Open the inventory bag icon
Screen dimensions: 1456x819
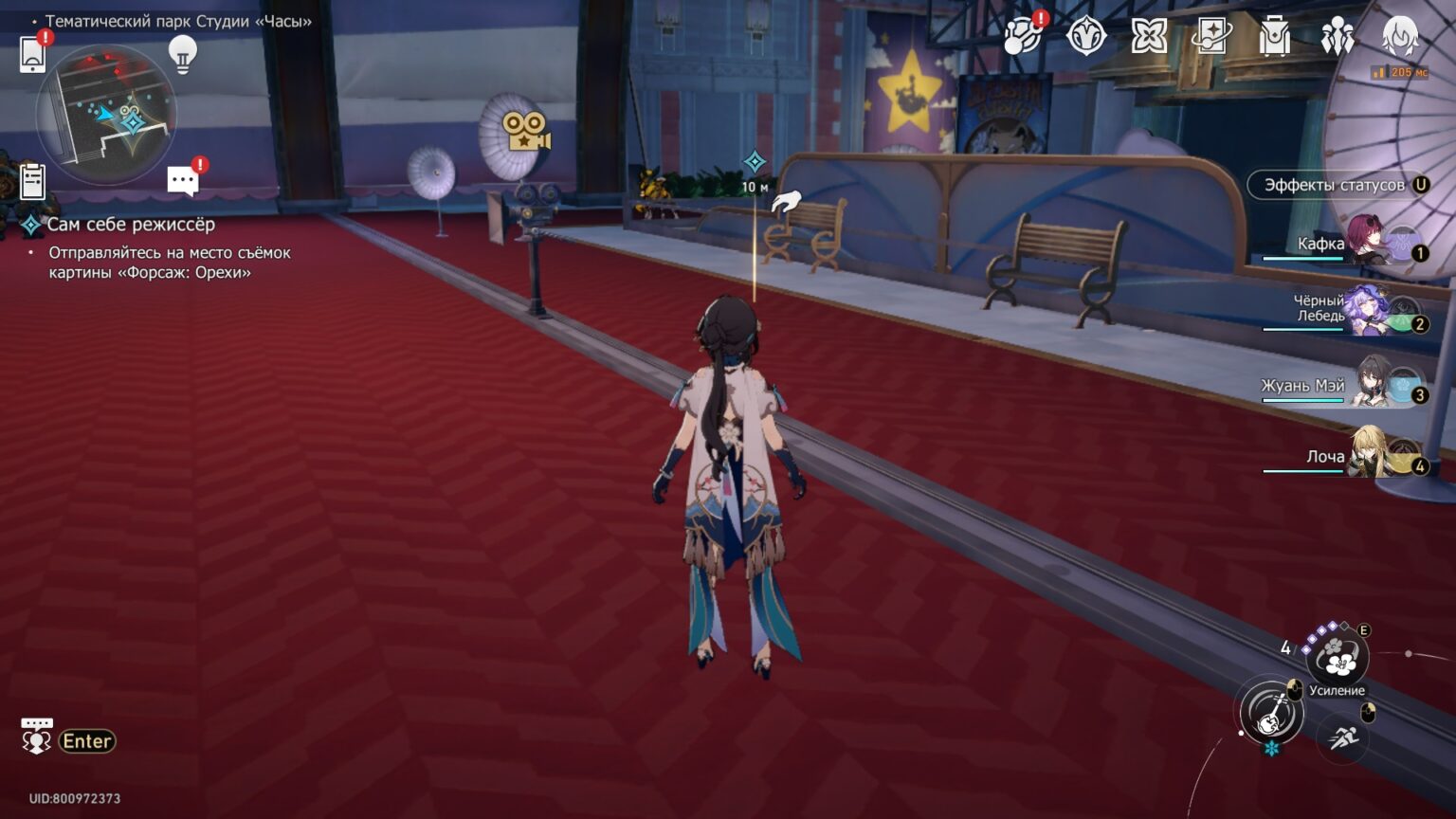[x=1275, y=38]
